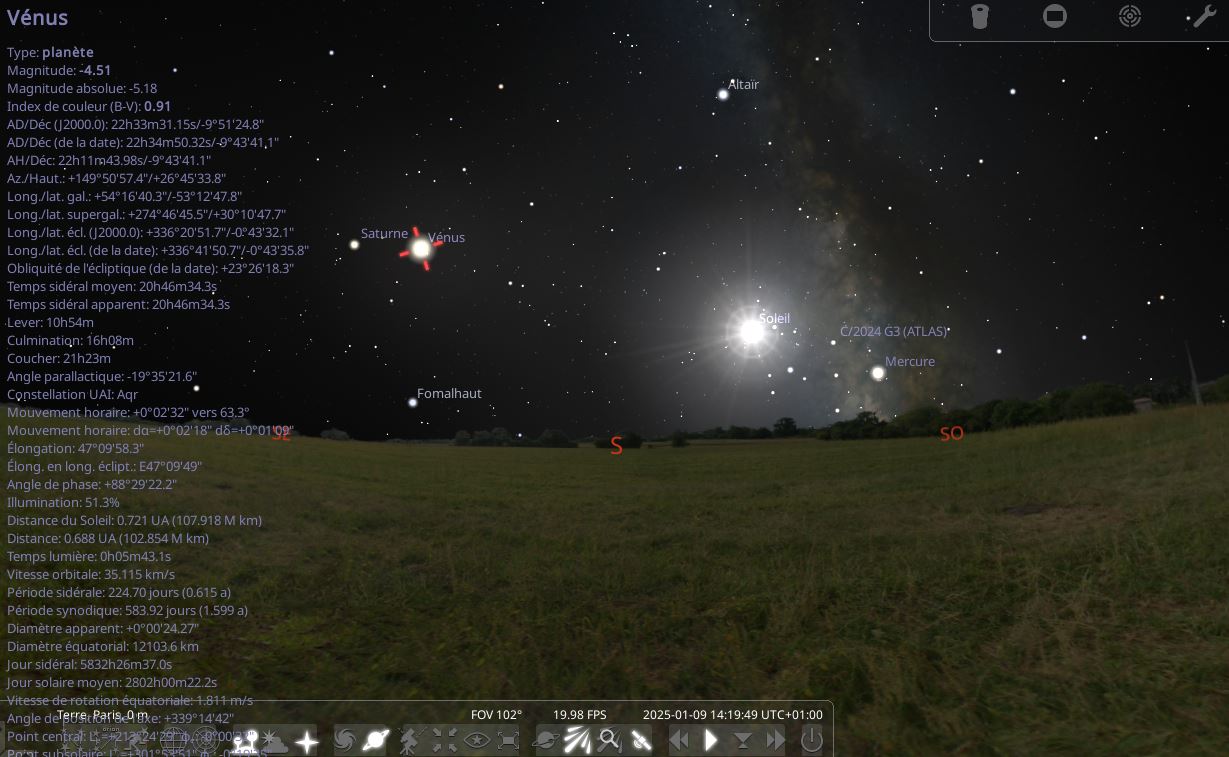Toggle satellite hints icon
The width and height of the screenshot is (1229, 757).
pyautogui.click(x=641, y=741)
